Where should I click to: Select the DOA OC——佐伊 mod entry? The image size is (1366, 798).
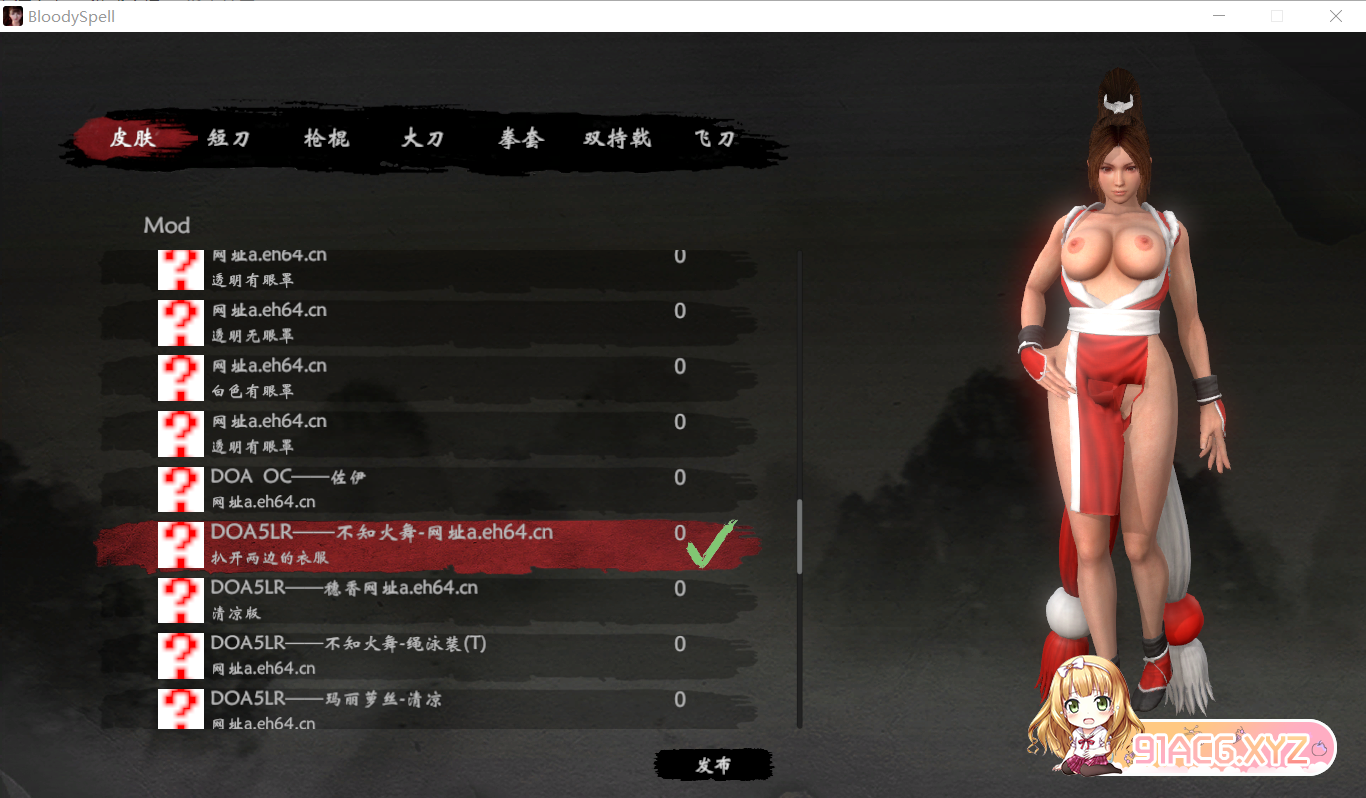[400, 488]
